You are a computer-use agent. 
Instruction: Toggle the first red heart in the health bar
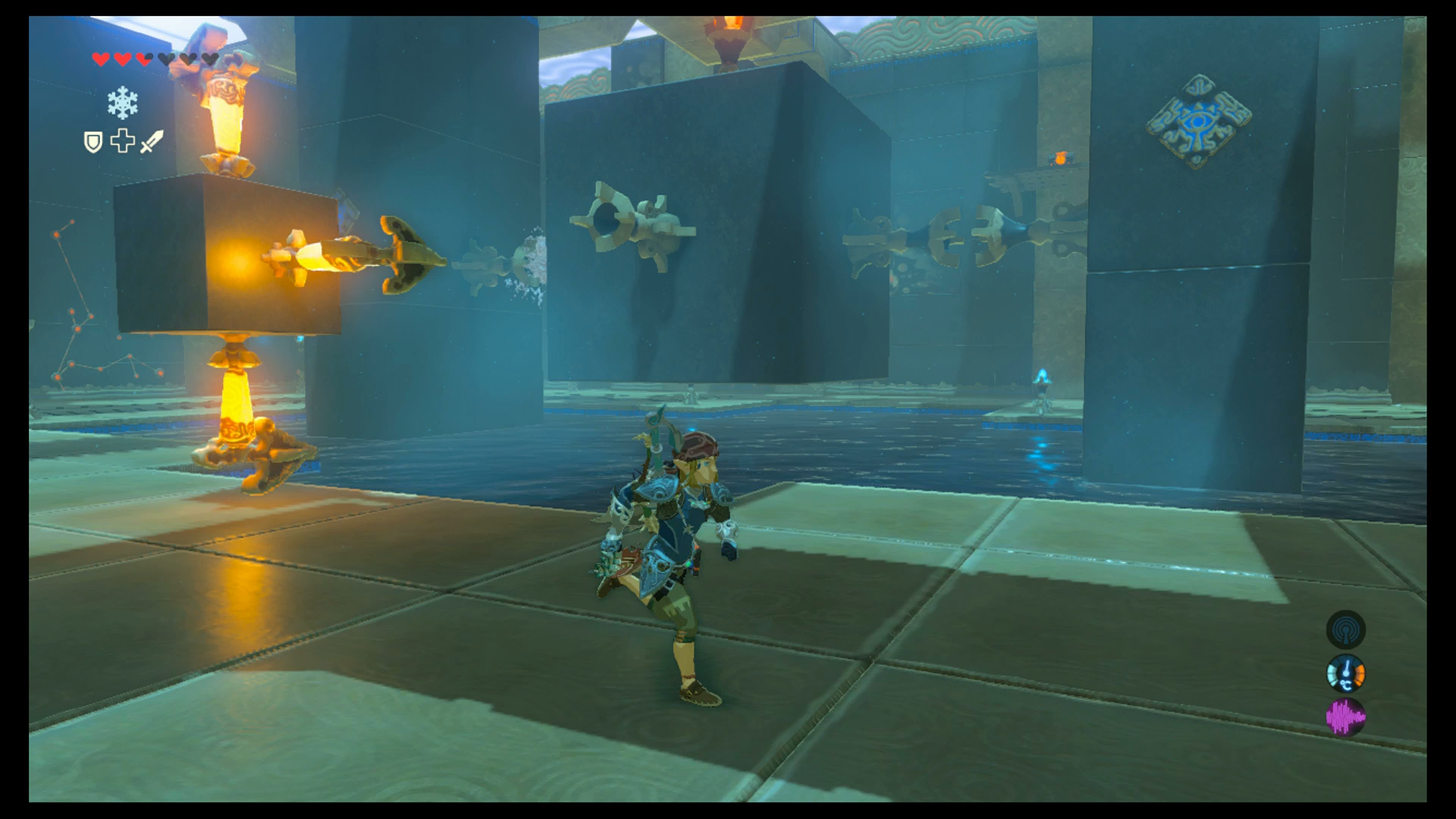100,58
